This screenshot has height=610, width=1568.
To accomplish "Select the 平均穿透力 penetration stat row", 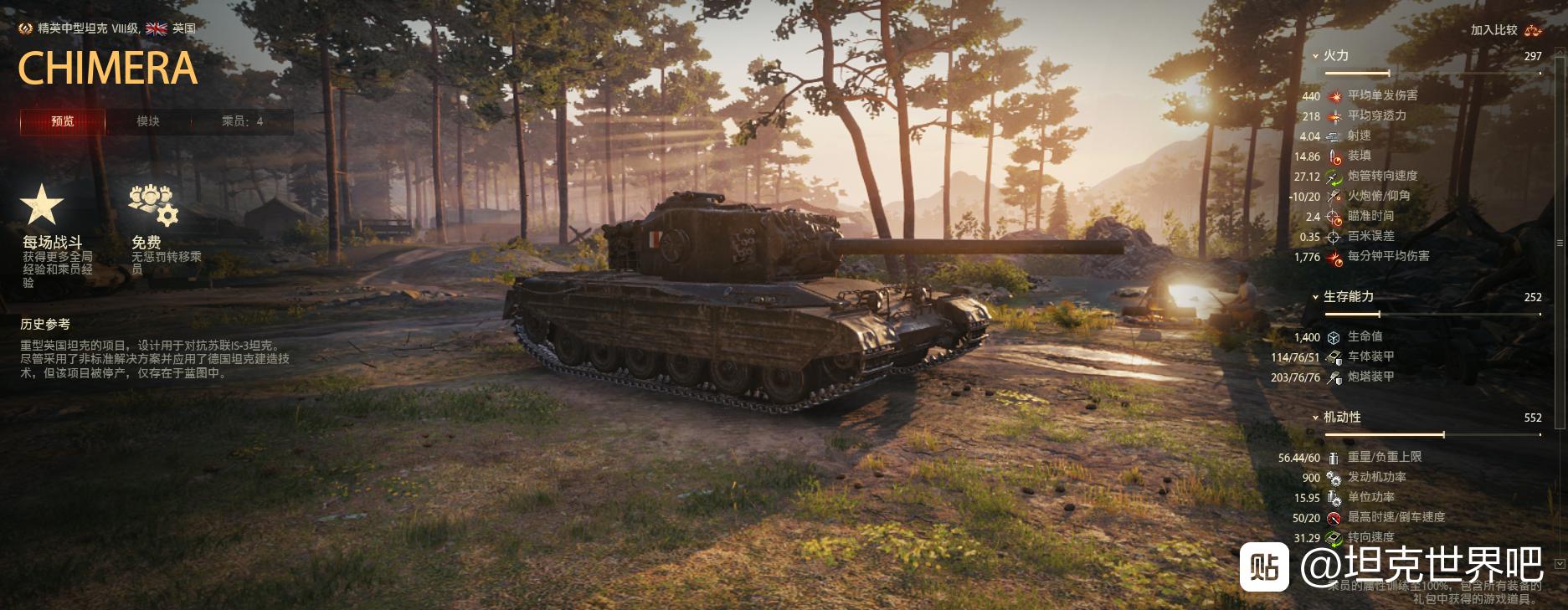I will click(1376, 115).
